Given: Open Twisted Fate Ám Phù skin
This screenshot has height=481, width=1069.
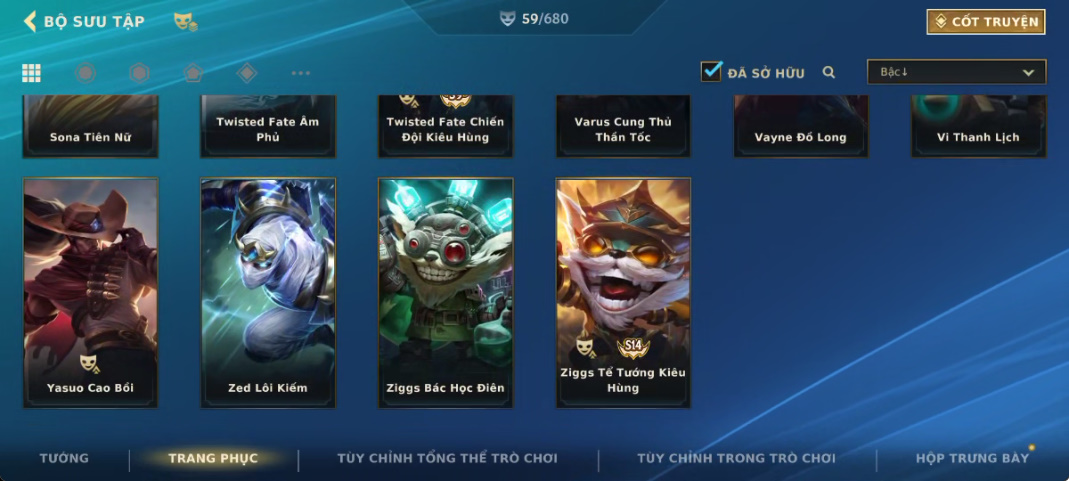Looking at the screenshot, I should click(268, 126).
